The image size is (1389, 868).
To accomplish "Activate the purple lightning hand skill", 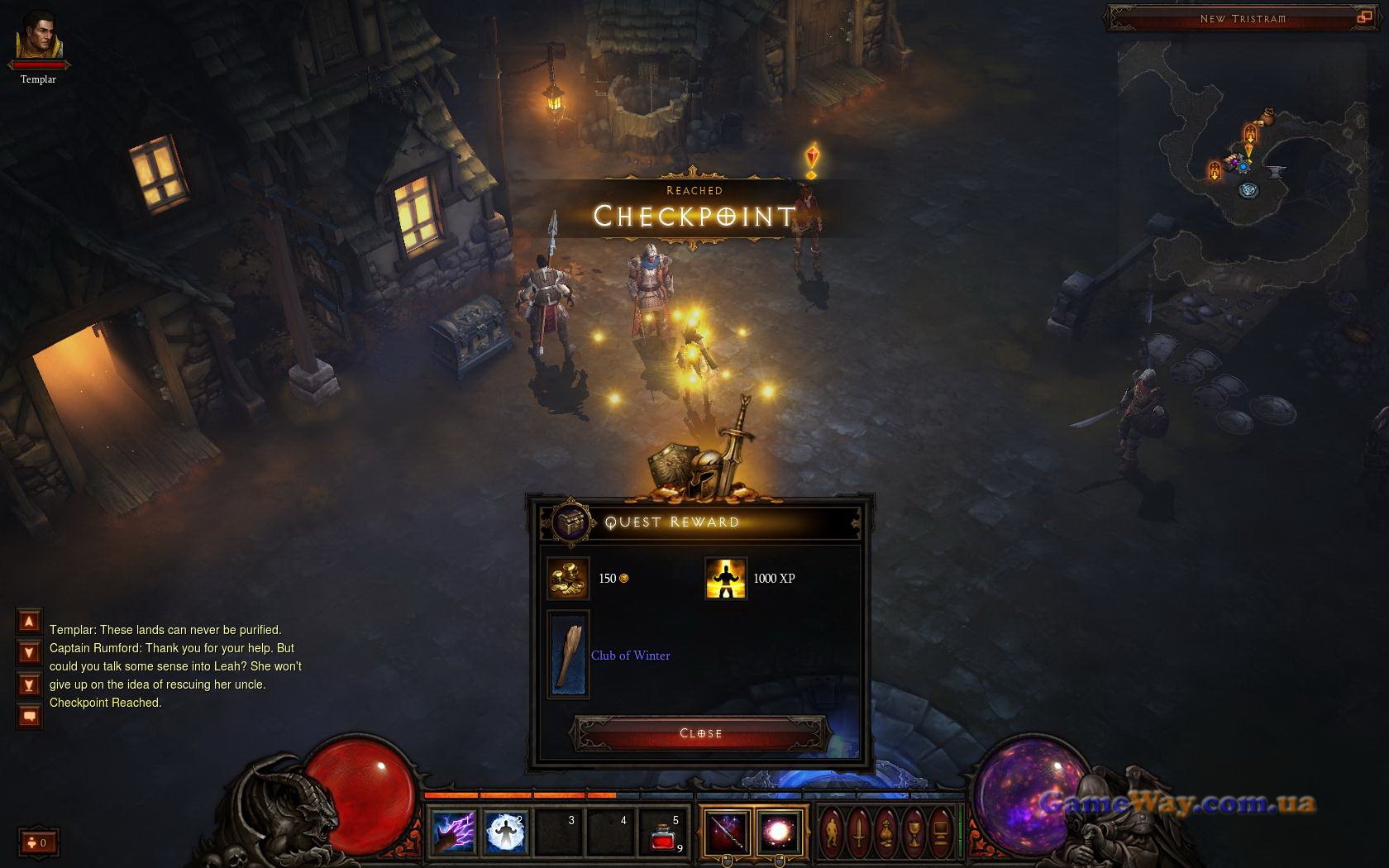I will (453, 832).
